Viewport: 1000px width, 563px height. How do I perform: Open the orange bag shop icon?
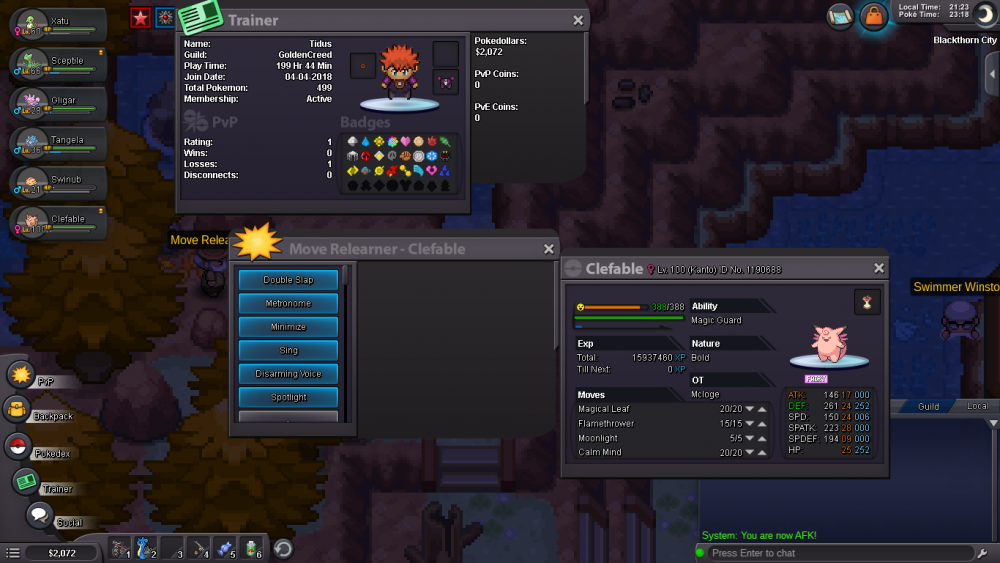click(x=874, y=16)
